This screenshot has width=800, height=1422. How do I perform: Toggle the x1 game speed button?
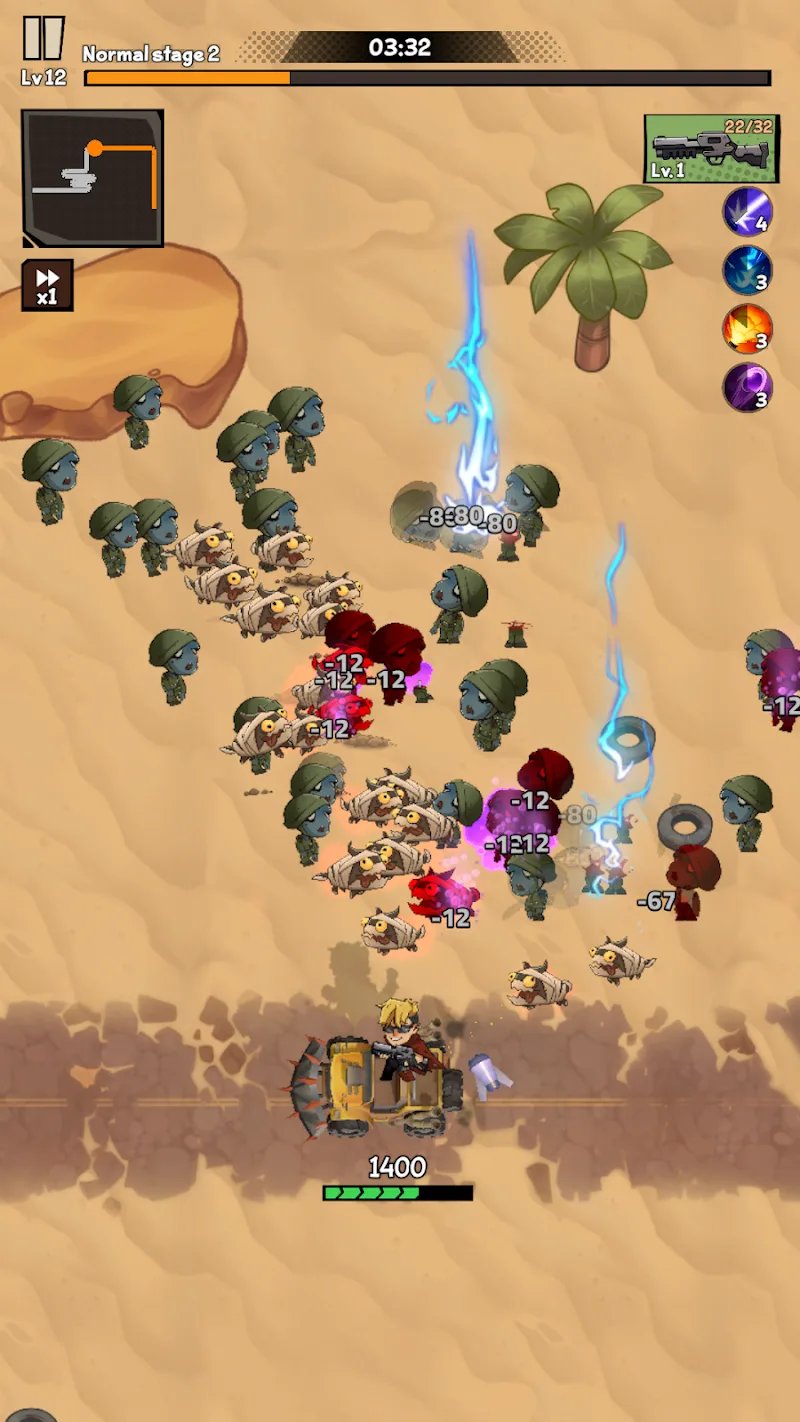click(x=47, y=285)
